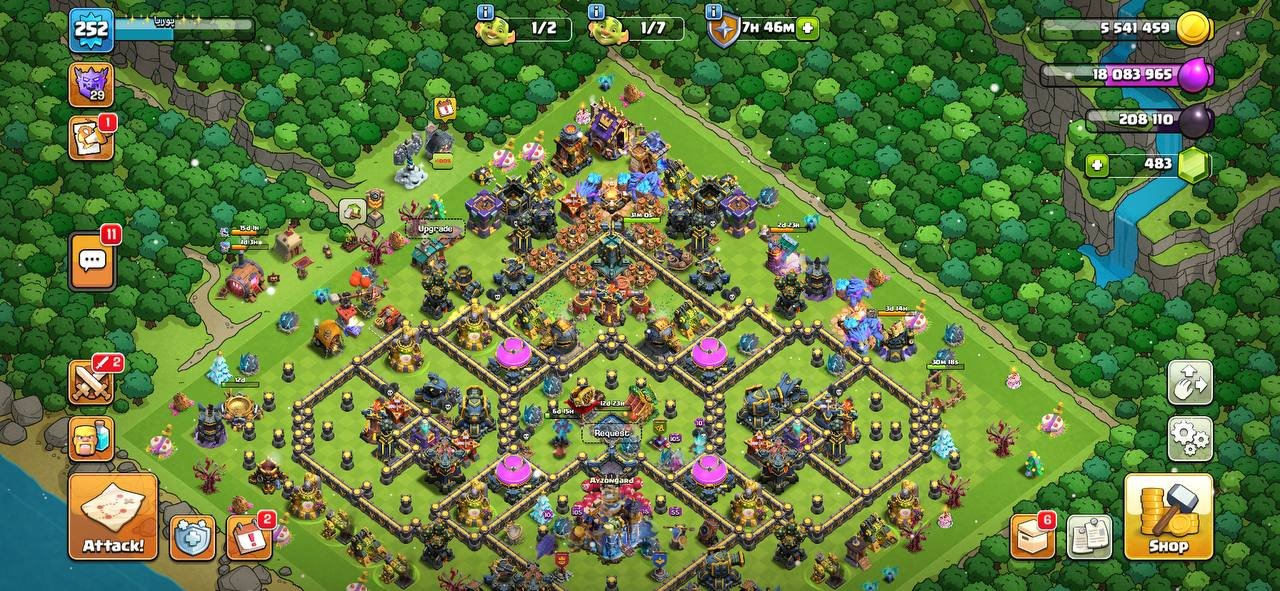Open the Attack! map button
Screen dimensions: 1280x591
(113, 516)
